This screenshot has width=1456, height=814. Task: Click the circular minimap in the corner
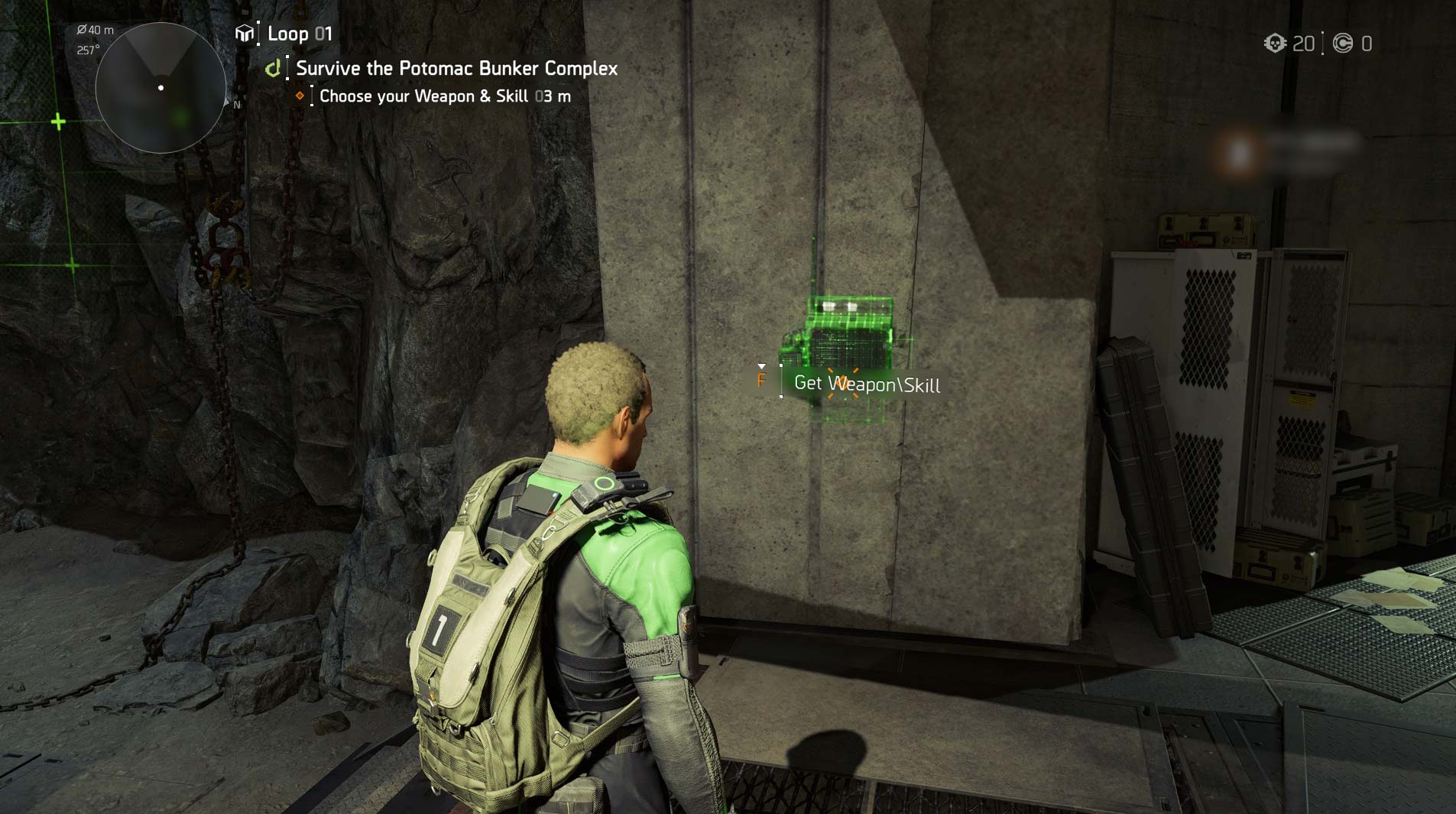tap(161, 88)
